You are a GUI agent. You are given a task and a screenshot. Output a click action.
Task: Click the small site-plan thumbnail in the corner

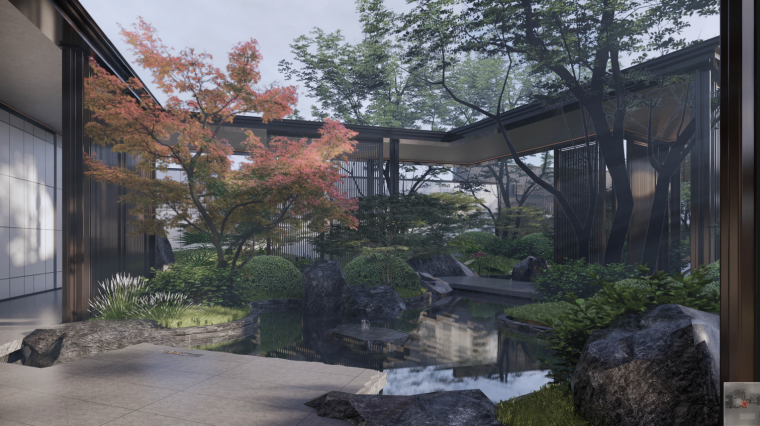[741, 403]
